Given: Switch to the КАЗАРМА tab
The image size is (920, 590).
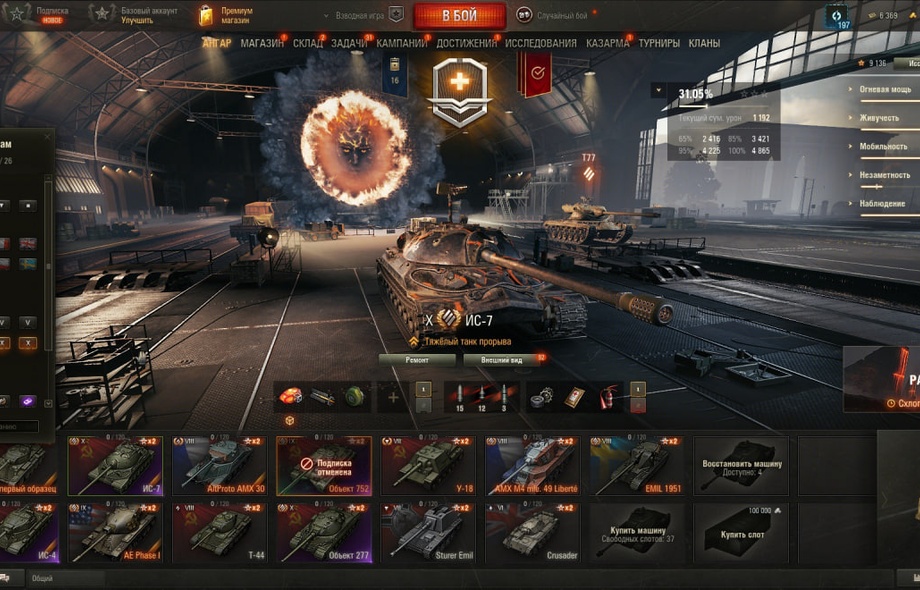Looking at the screenshot, I should [x=607, y=43].
